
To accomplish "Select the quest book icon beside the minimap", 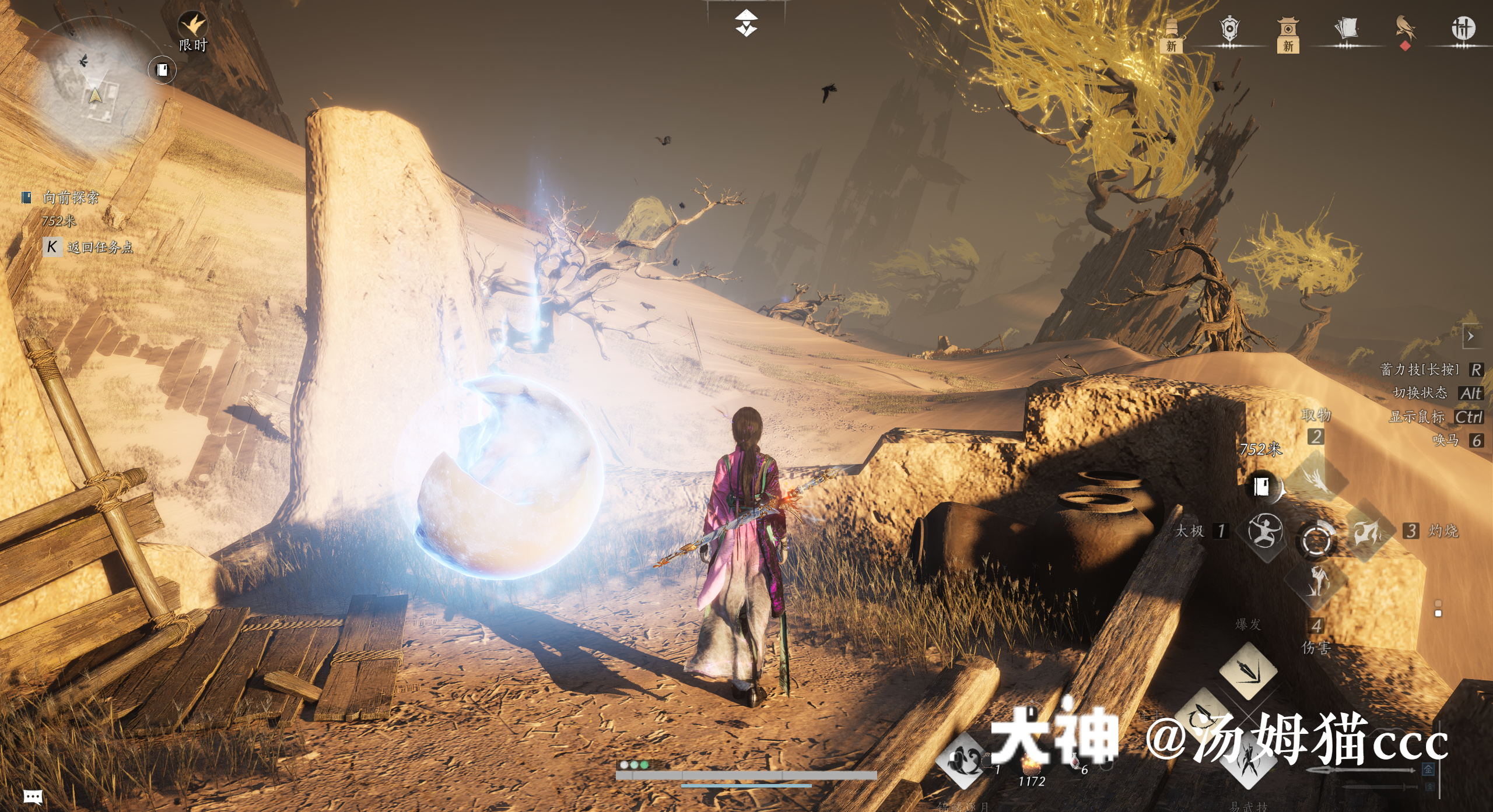I will click(162, 70).
